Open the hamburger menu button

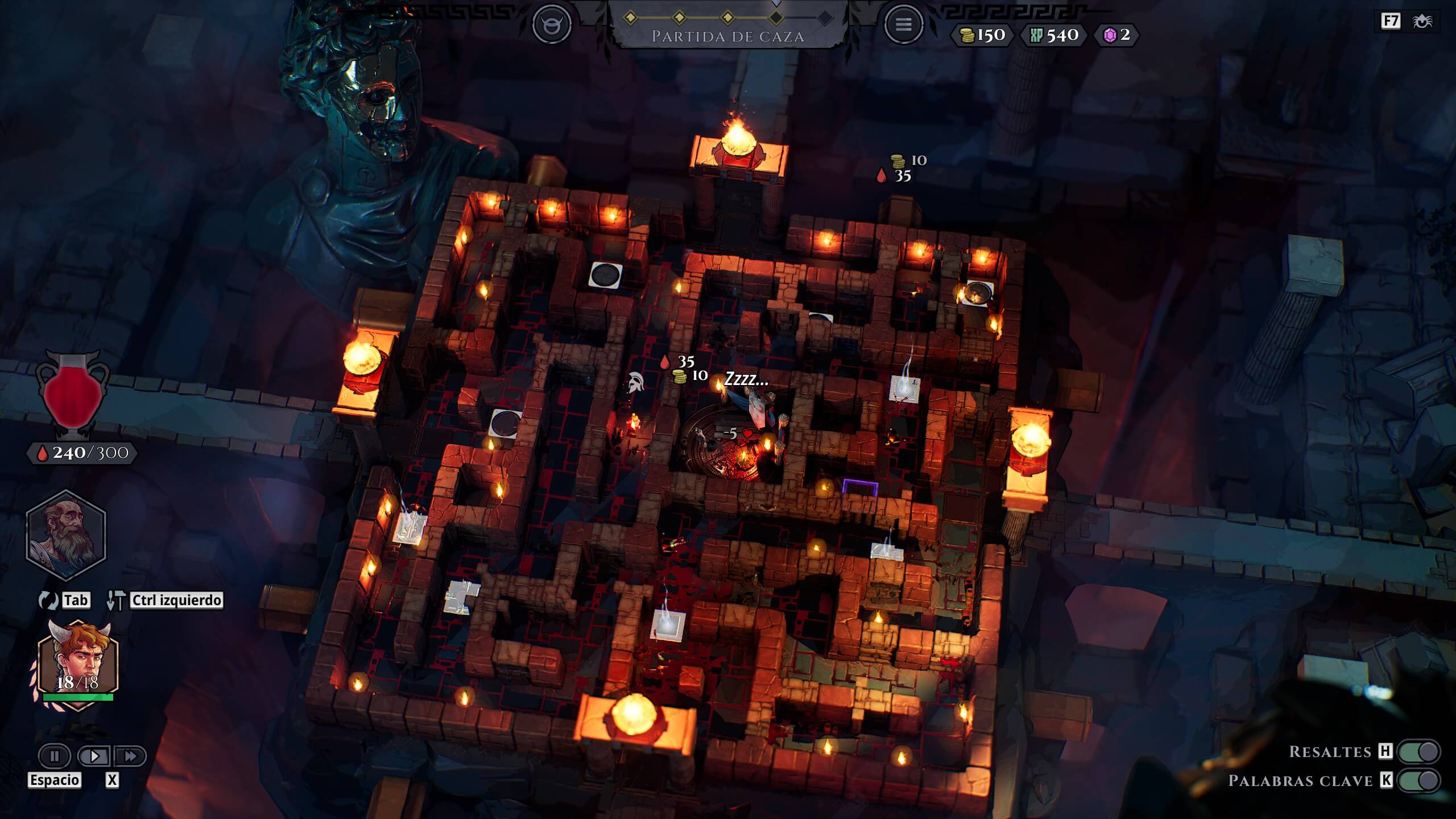point(903,24)
